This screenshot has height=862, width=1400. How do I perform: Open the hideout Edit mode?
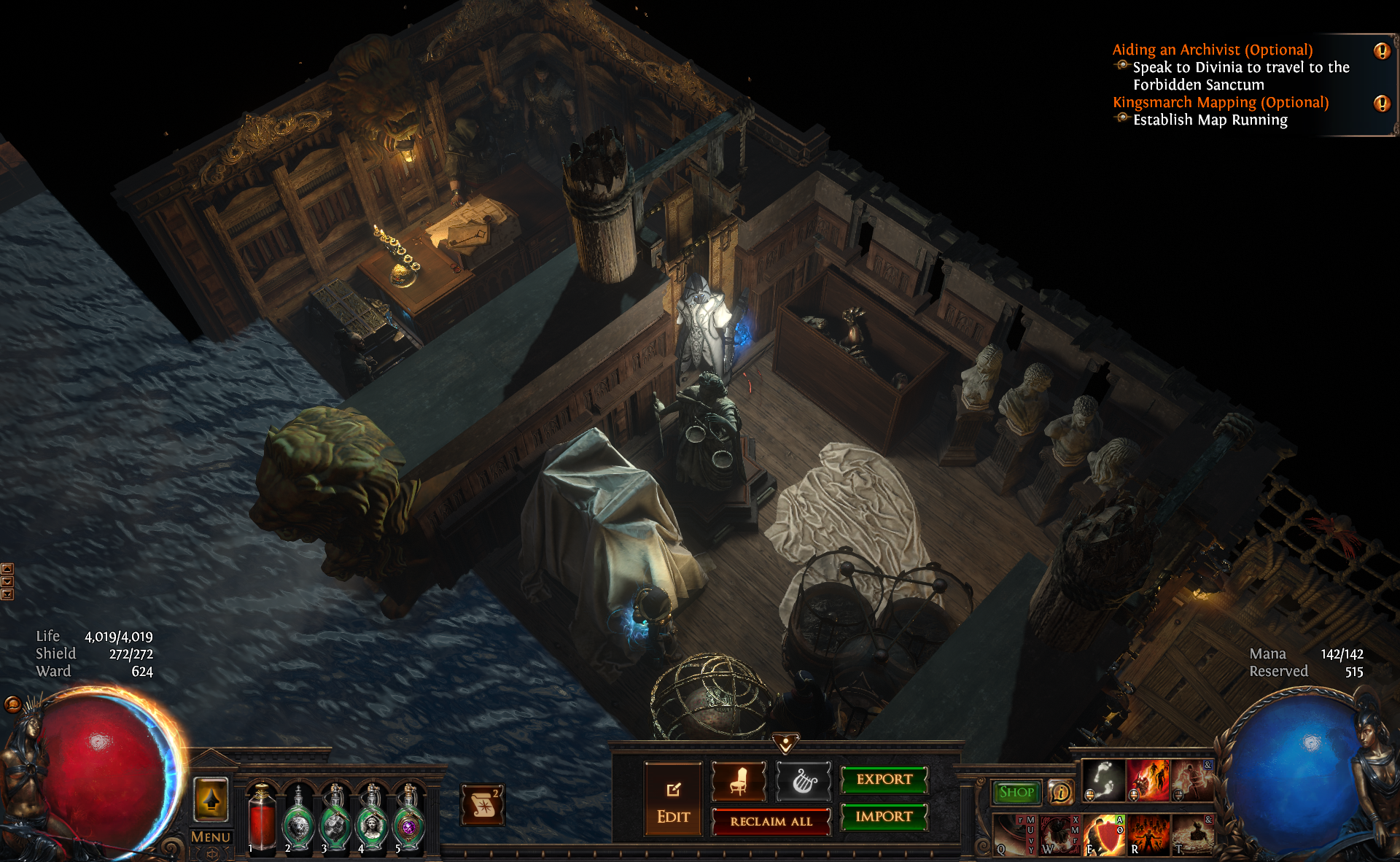pyautogui.click(x=673, y=799)
